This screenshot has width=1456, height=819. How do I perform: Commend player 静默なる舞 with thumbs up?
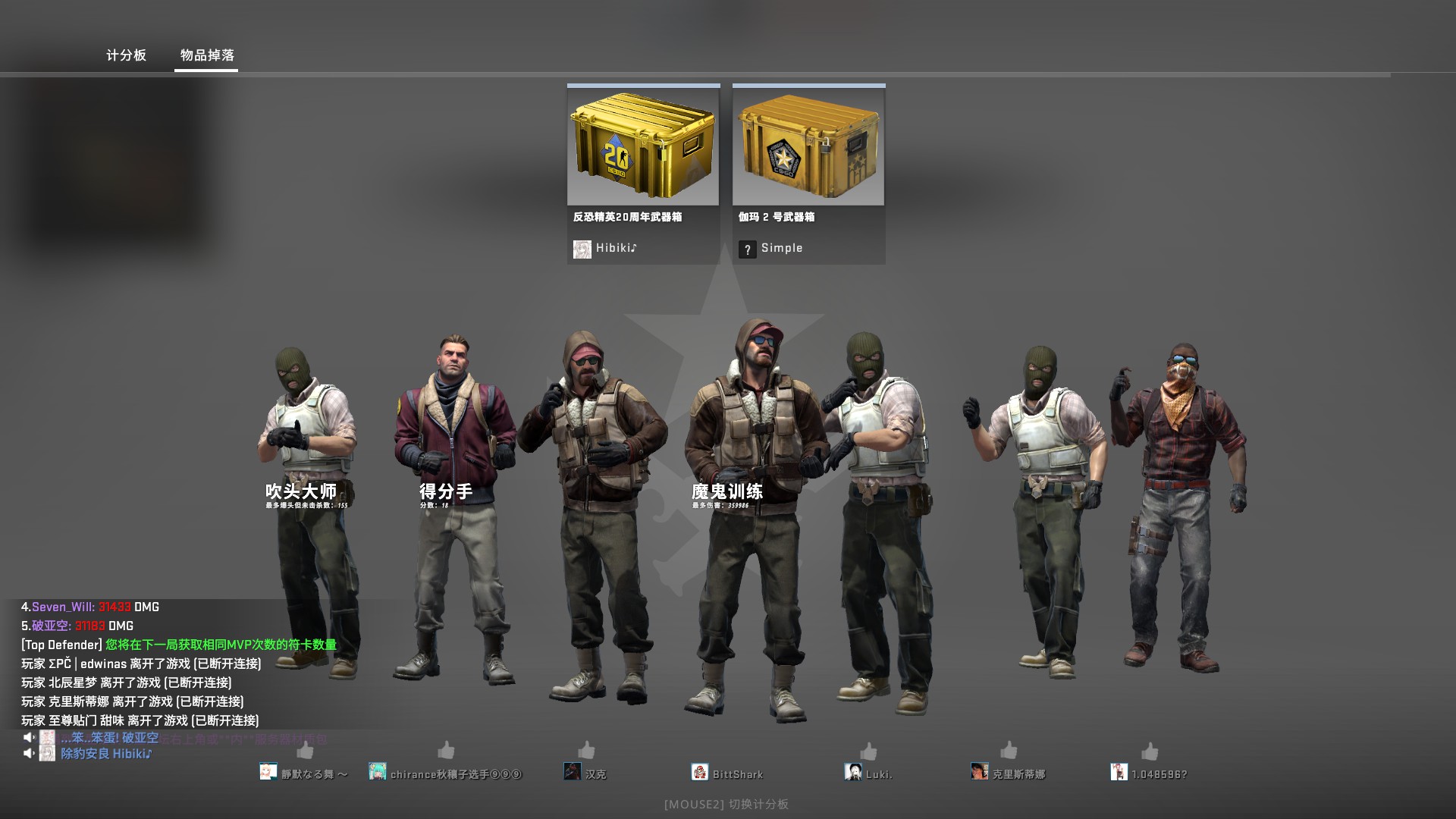click(x=306, y=750)
